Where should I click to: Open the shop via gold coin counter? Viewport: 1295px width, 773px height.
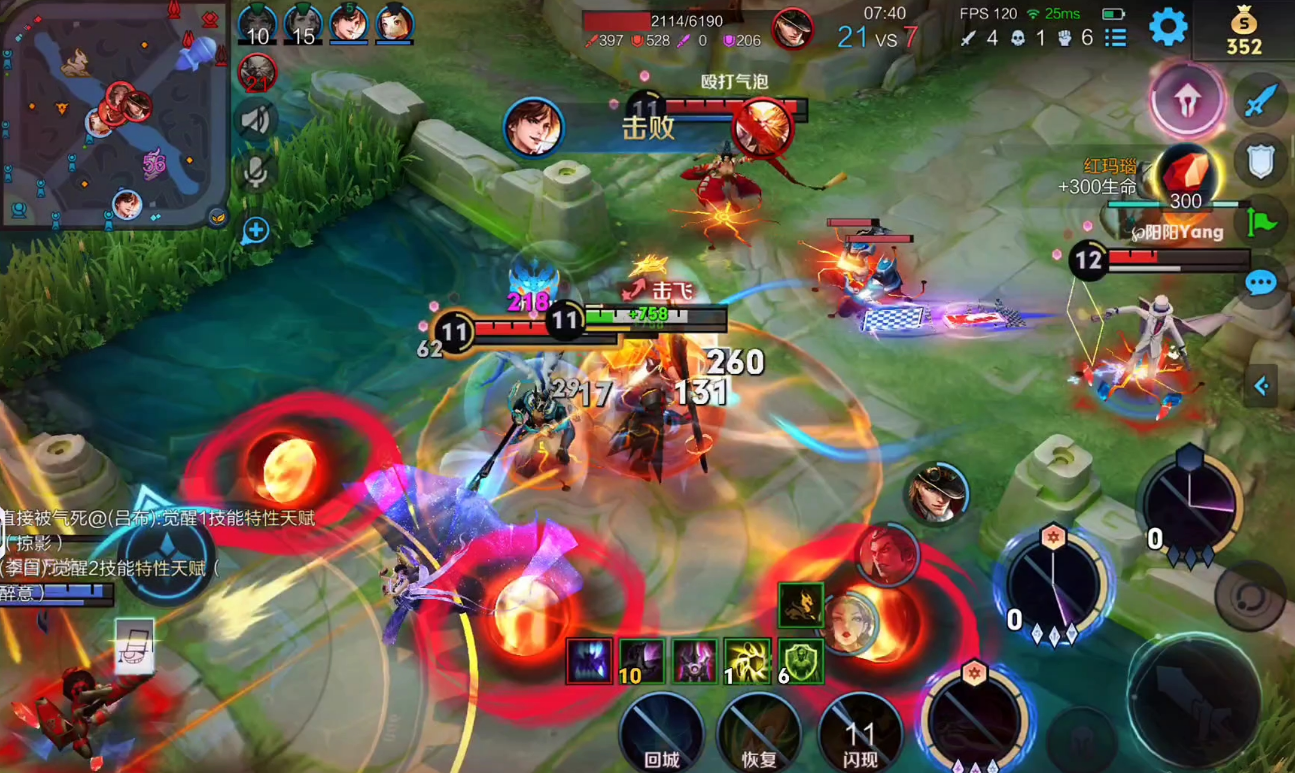click(x=1244, y=31)
